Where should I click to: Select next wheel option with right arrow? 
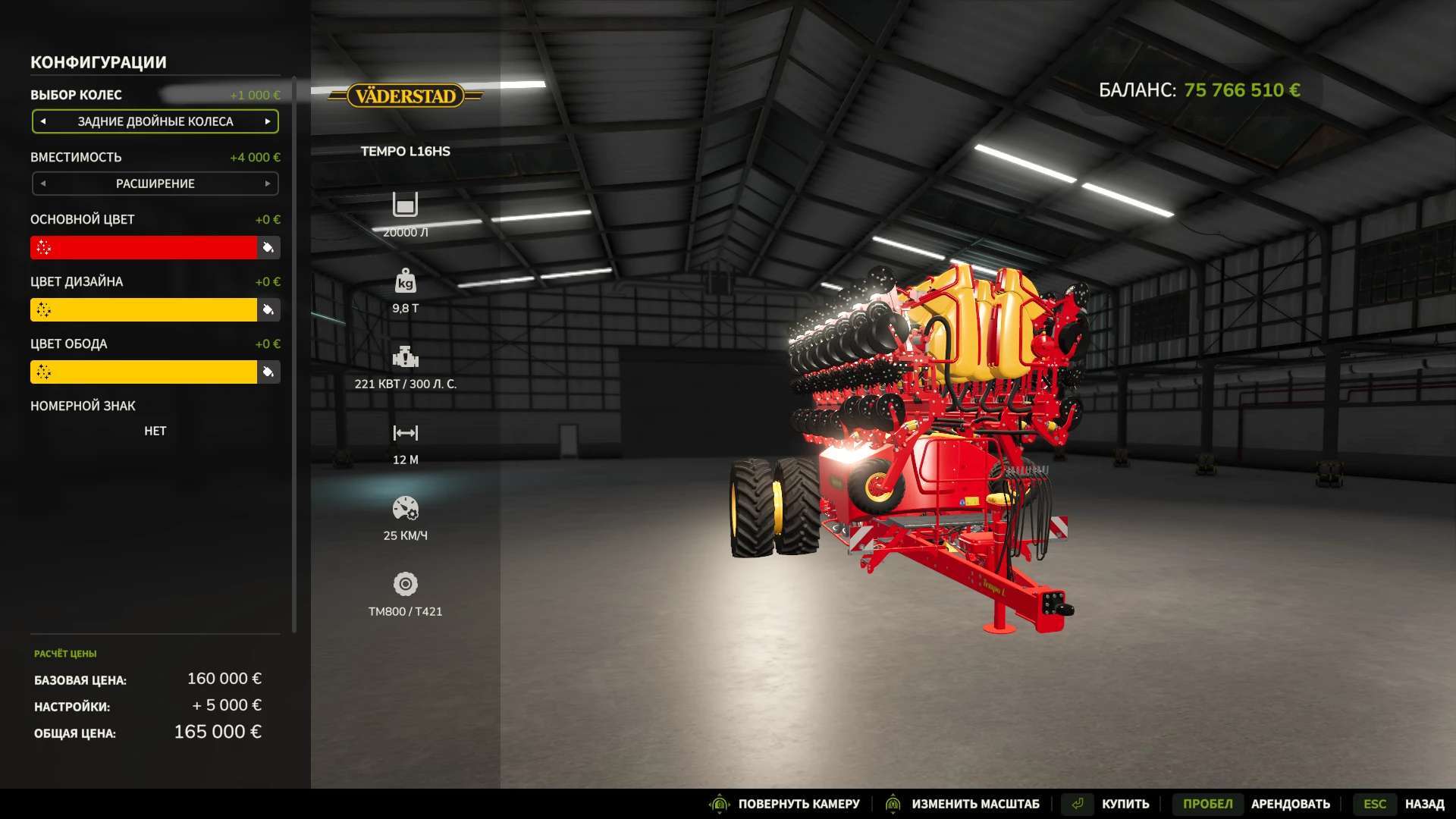pos(268,121)
